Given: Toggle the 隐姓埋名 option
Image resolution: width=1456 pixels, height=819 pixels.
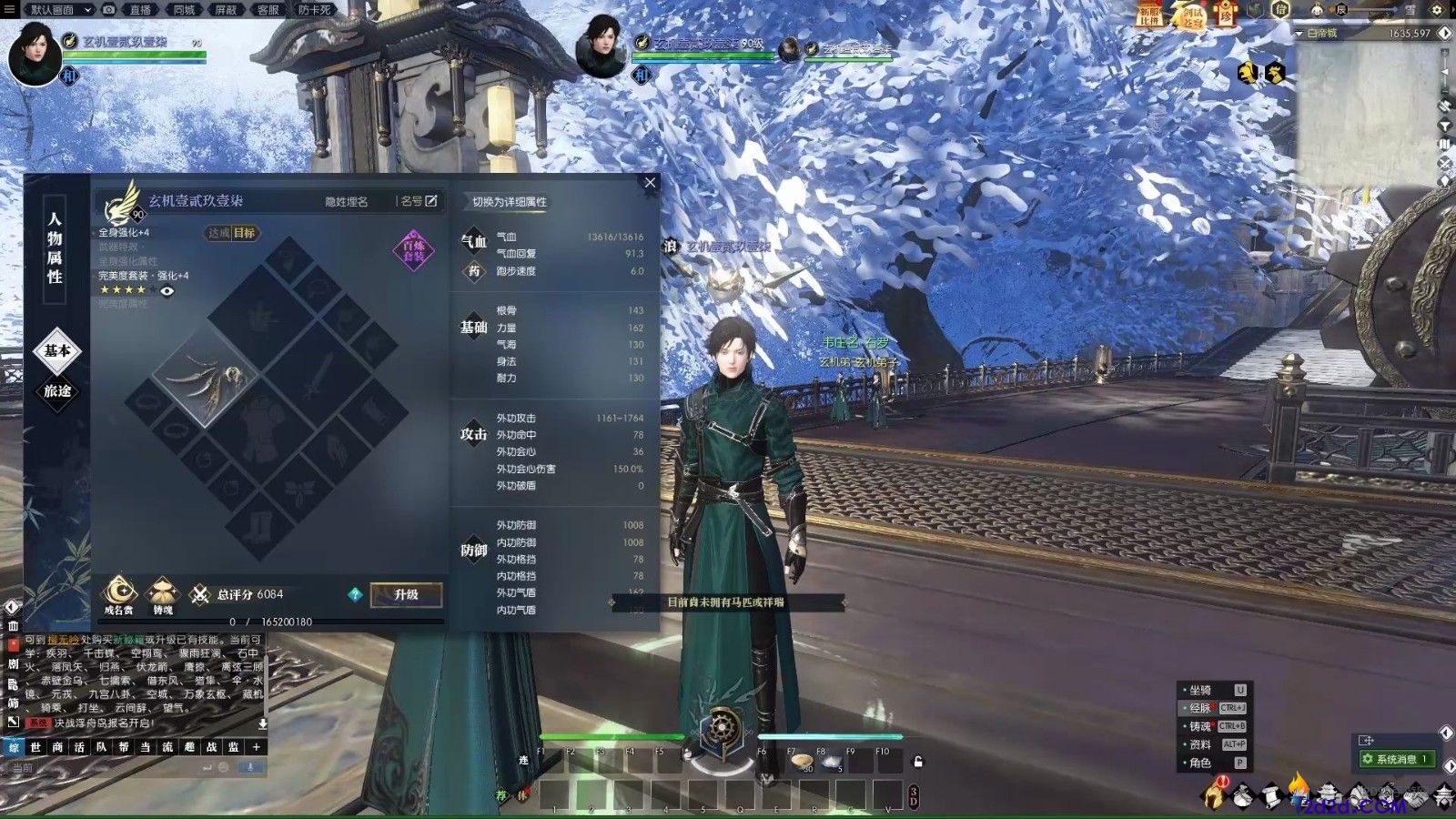Looking at the screenshot, I should pos(347,202).
